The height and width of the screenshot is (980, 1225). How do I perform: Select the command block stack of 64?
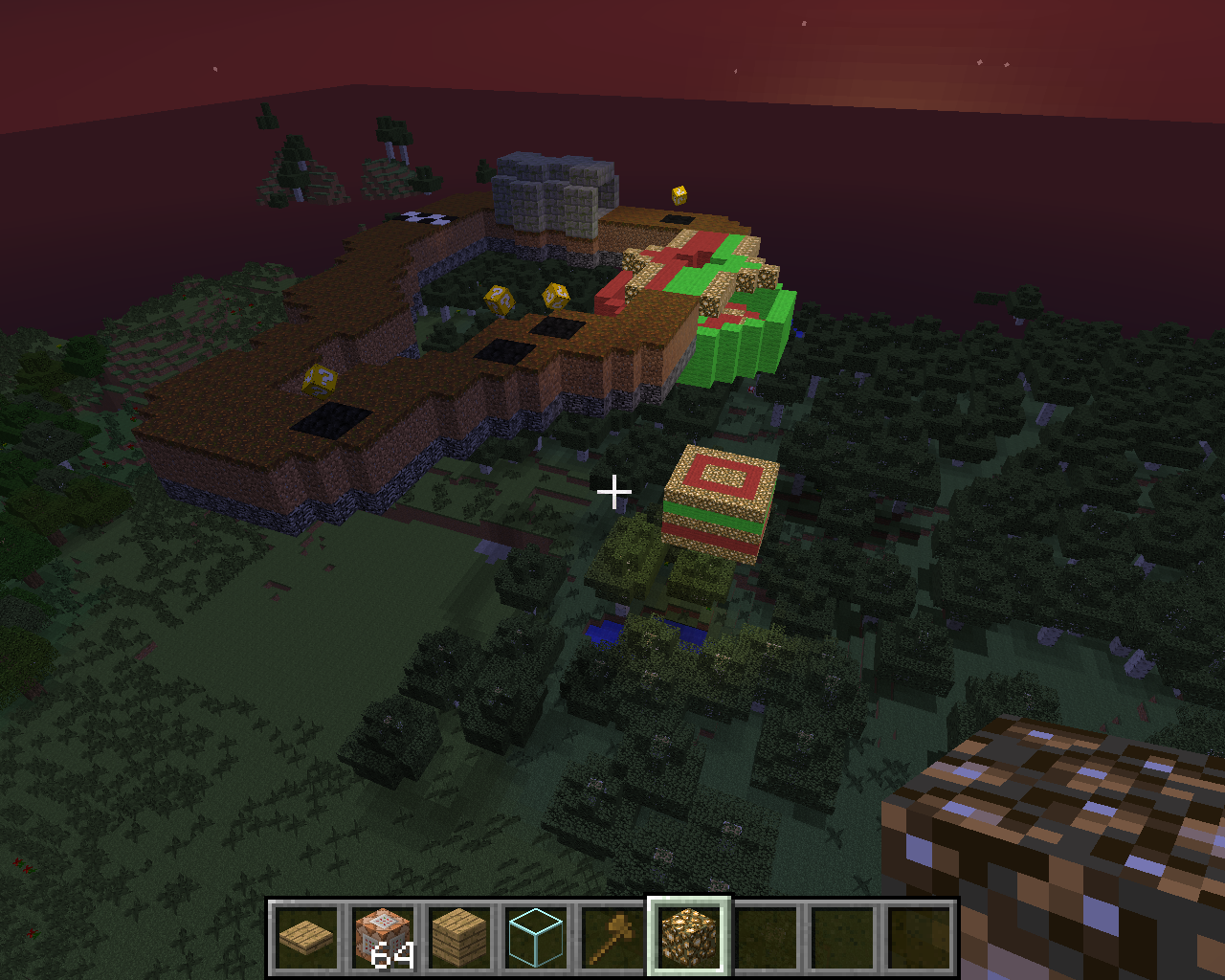(x=383, y=937)
